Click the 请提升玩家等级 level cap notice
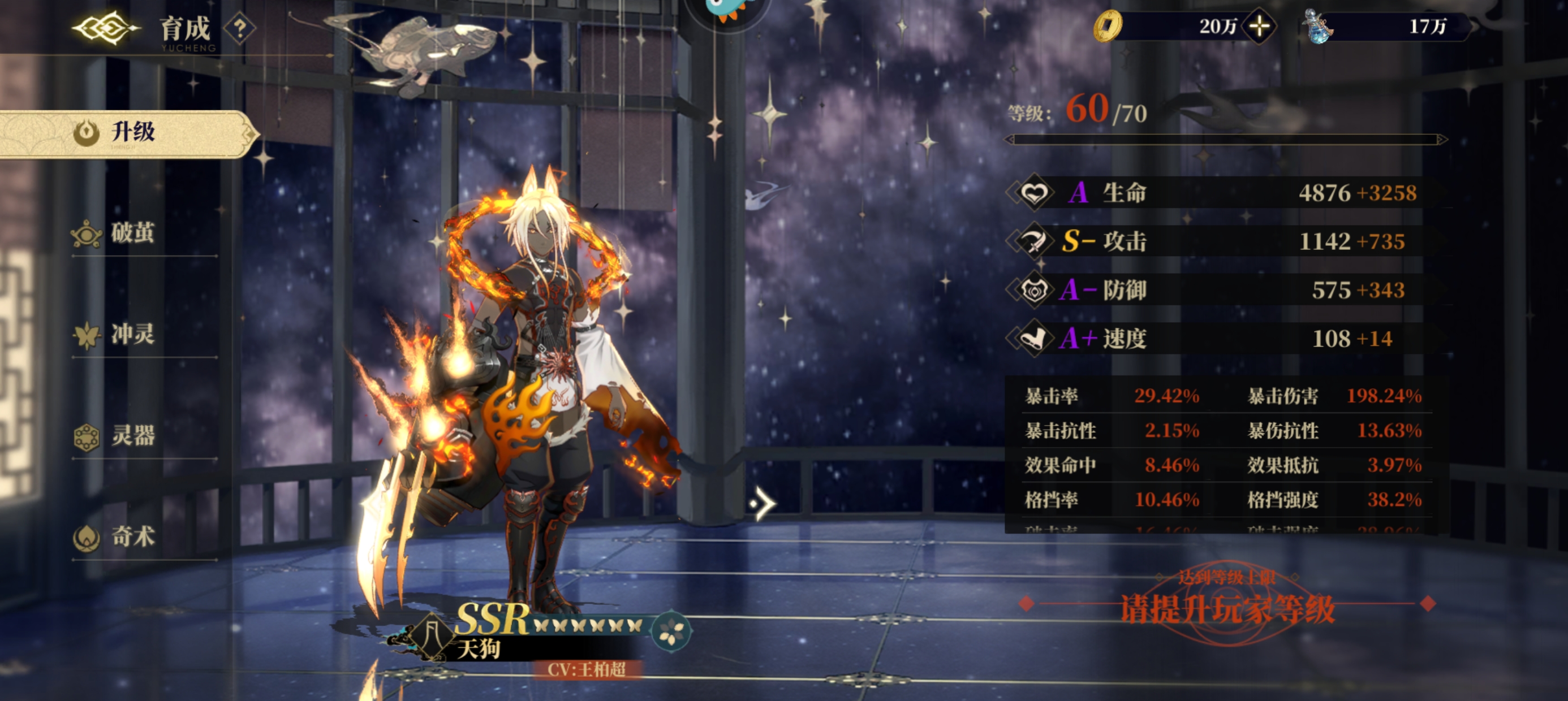The width and height of the screenshot is (1568, 701). 1227,608
